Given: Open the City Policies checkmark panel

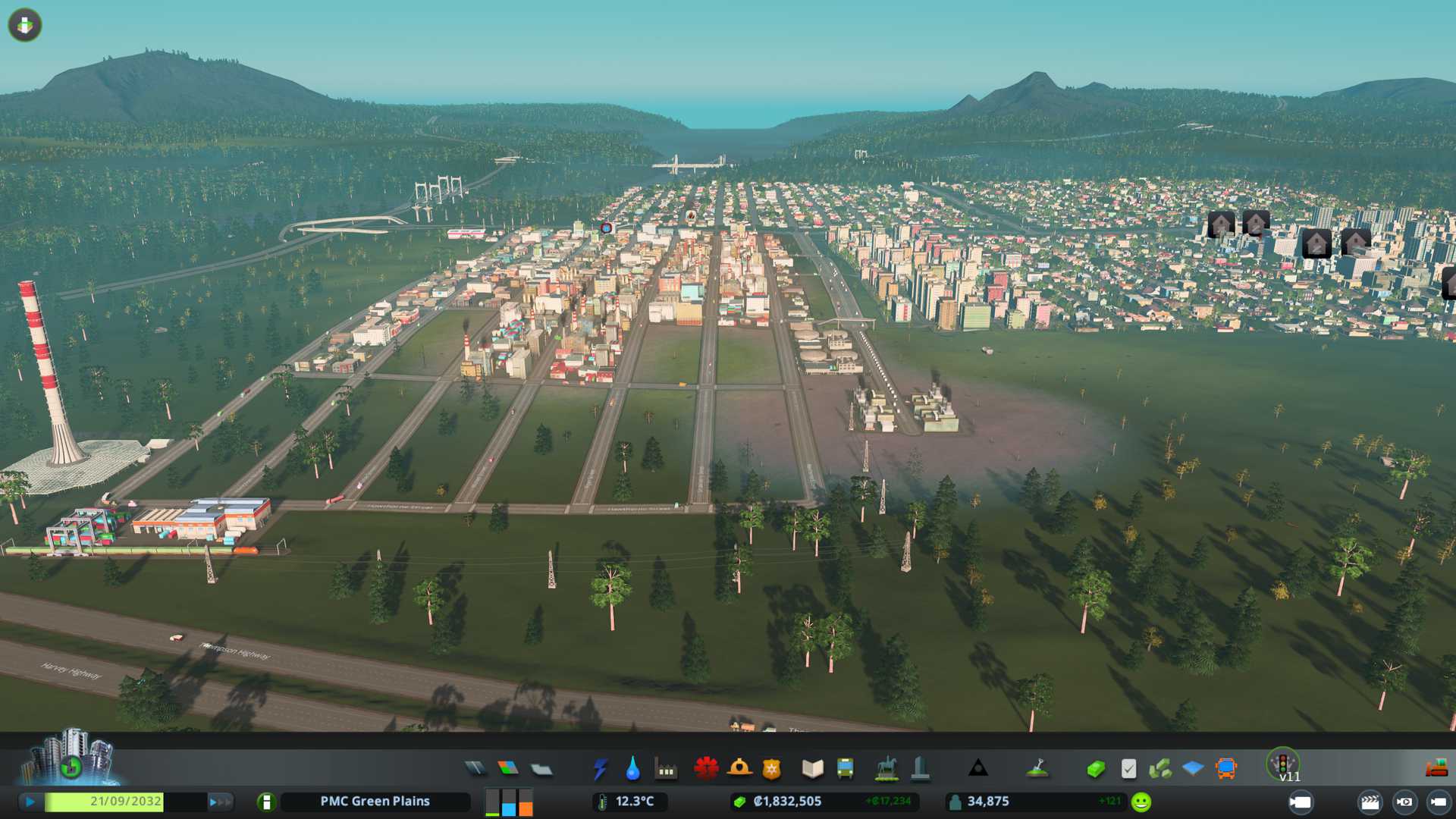Looking at the screenshot, I should click(1128, 769).
